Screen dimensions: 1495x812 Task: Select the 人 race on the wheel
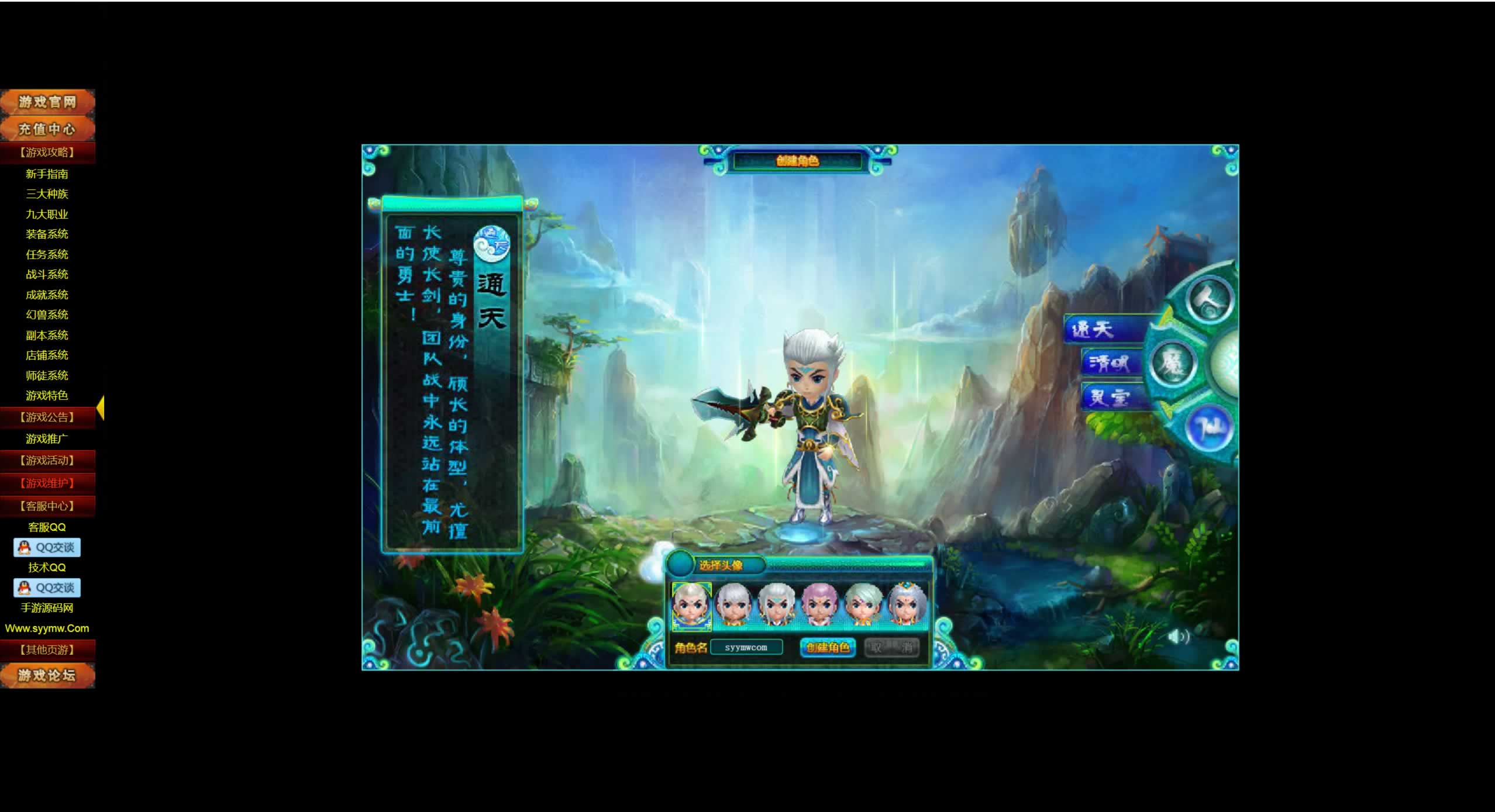[x=1210, y=299]
